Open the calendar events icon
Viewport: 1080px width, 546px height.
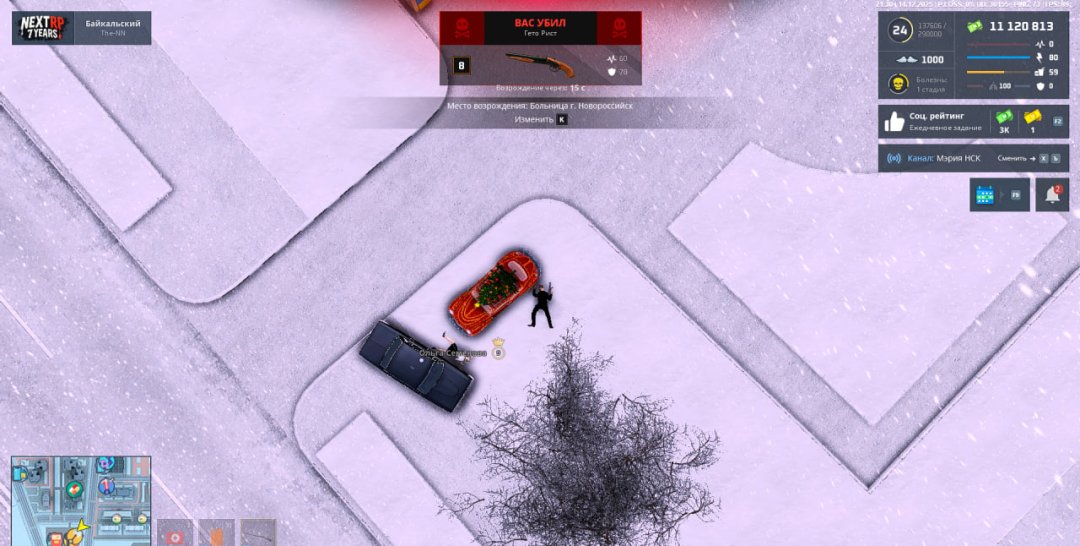(986, 195)
